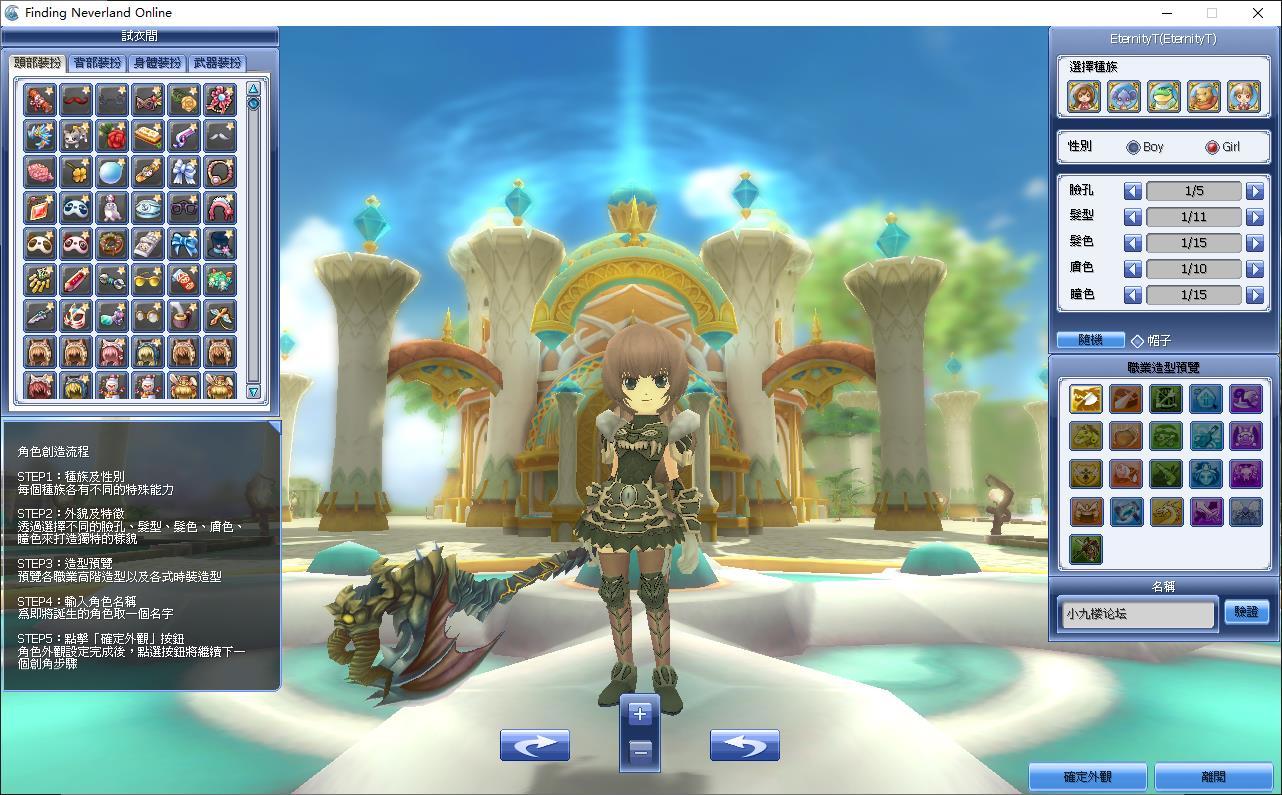The height and width of the screenshot is (795, 1282).
Task: Select the 武器裝扮 weapon tab
Action: pyautogui.click(x=217, y=63)
